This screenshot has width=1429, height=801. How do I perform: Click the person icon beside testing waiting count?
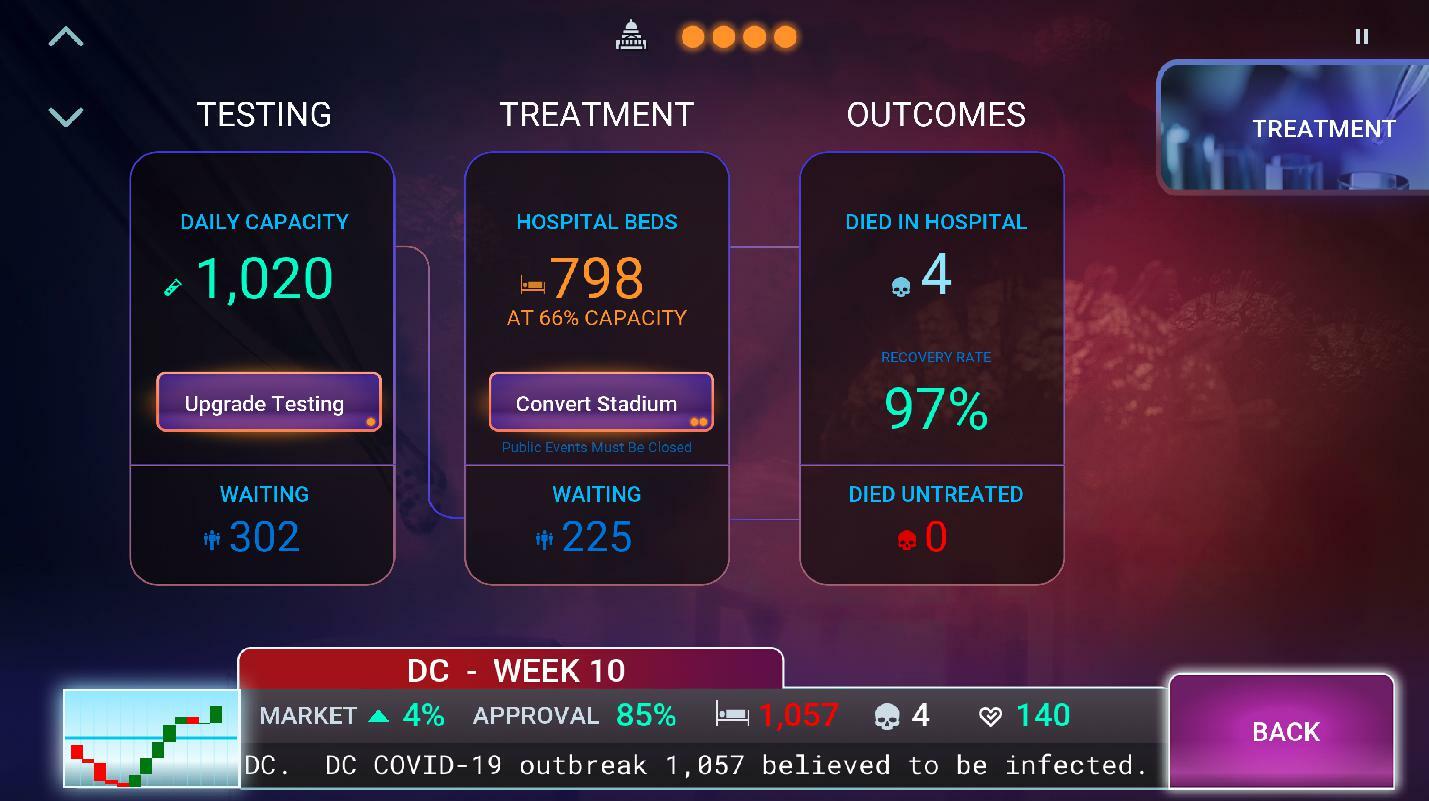210,539
